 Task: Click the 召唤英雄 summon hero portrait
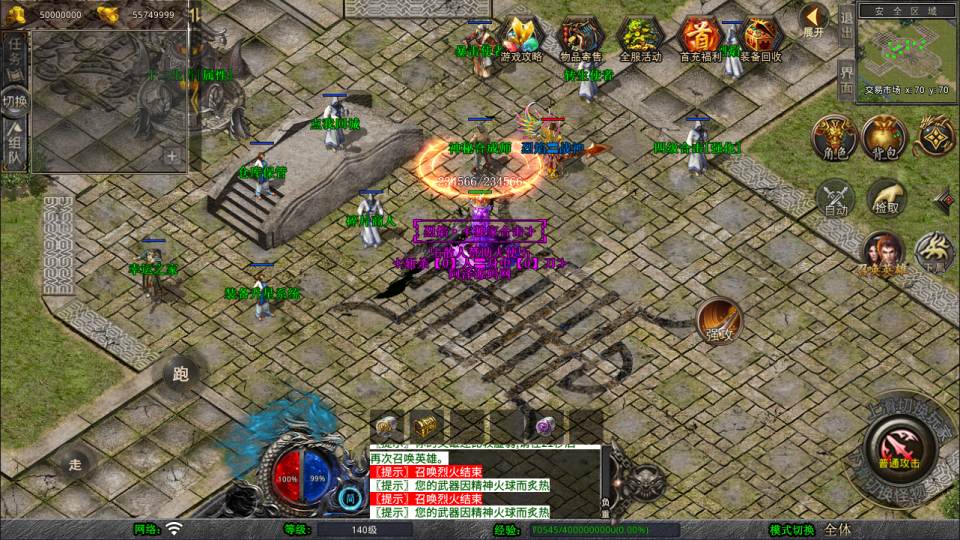[882, 252]
